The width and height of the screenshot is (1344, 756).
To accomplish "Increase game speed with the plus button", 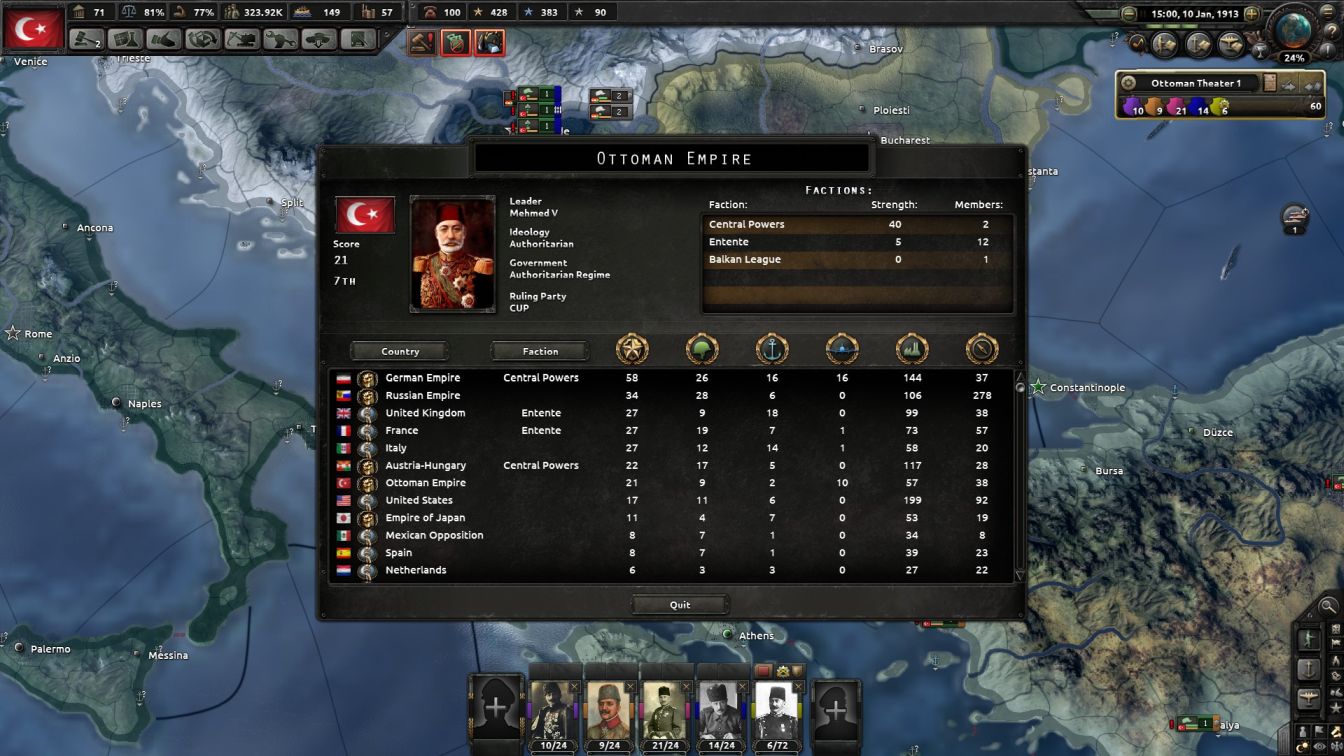I will (1251, 14).
